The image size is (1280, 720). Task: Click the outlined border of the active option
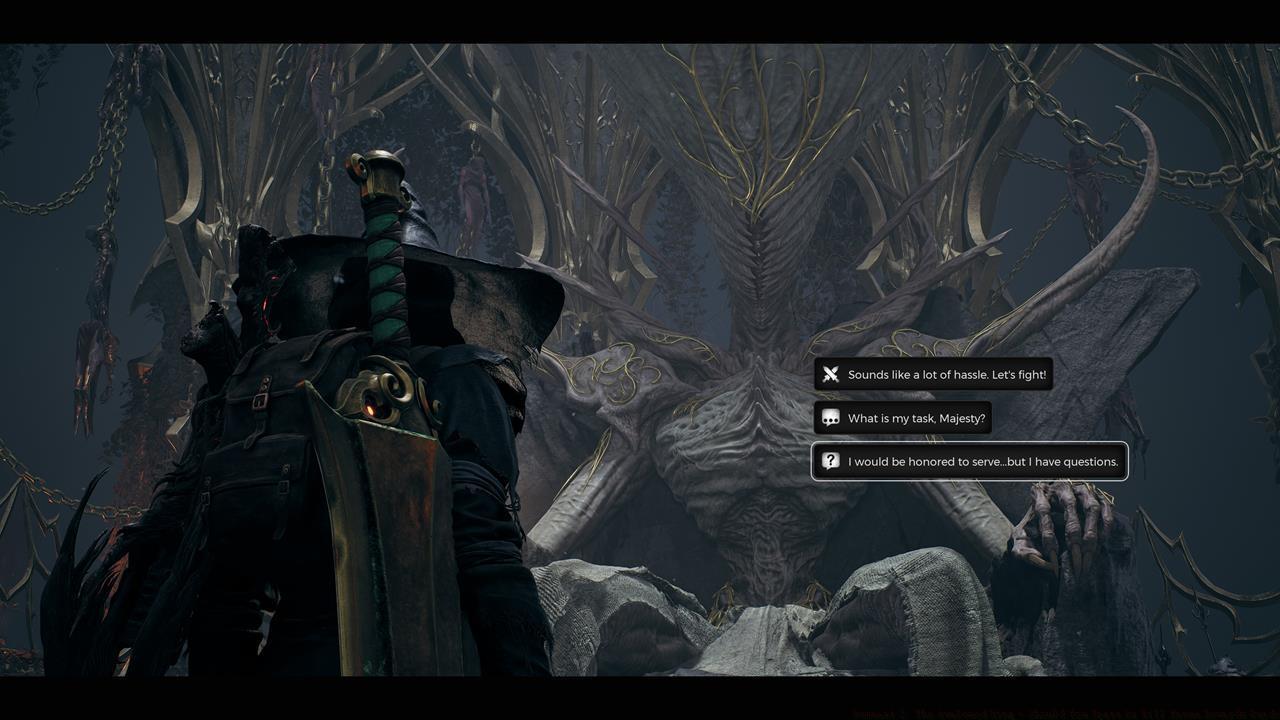(x=970, y=442)
